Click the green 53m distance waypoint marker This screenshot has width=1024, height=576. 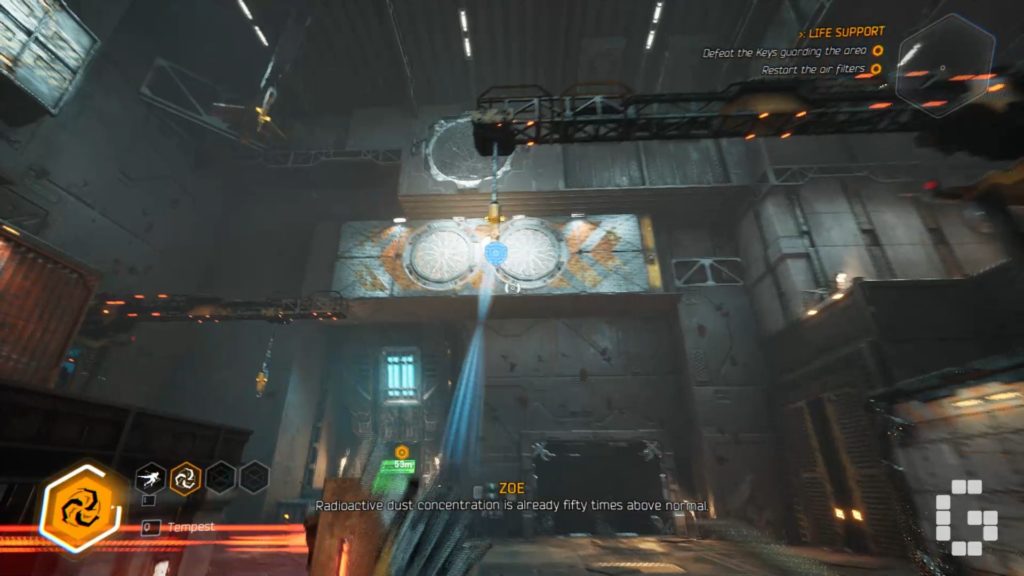(x=402, y=463)
